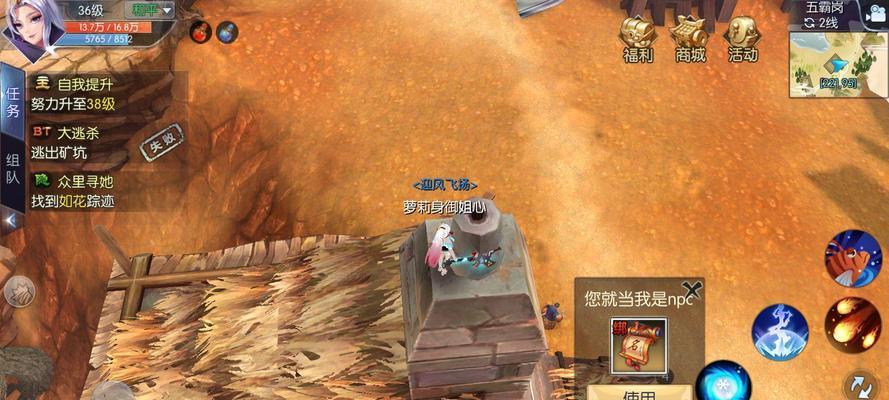Screen dimensions: 889x400
Task: Select the 自我提升 quest entry
Action: [75, 93]
